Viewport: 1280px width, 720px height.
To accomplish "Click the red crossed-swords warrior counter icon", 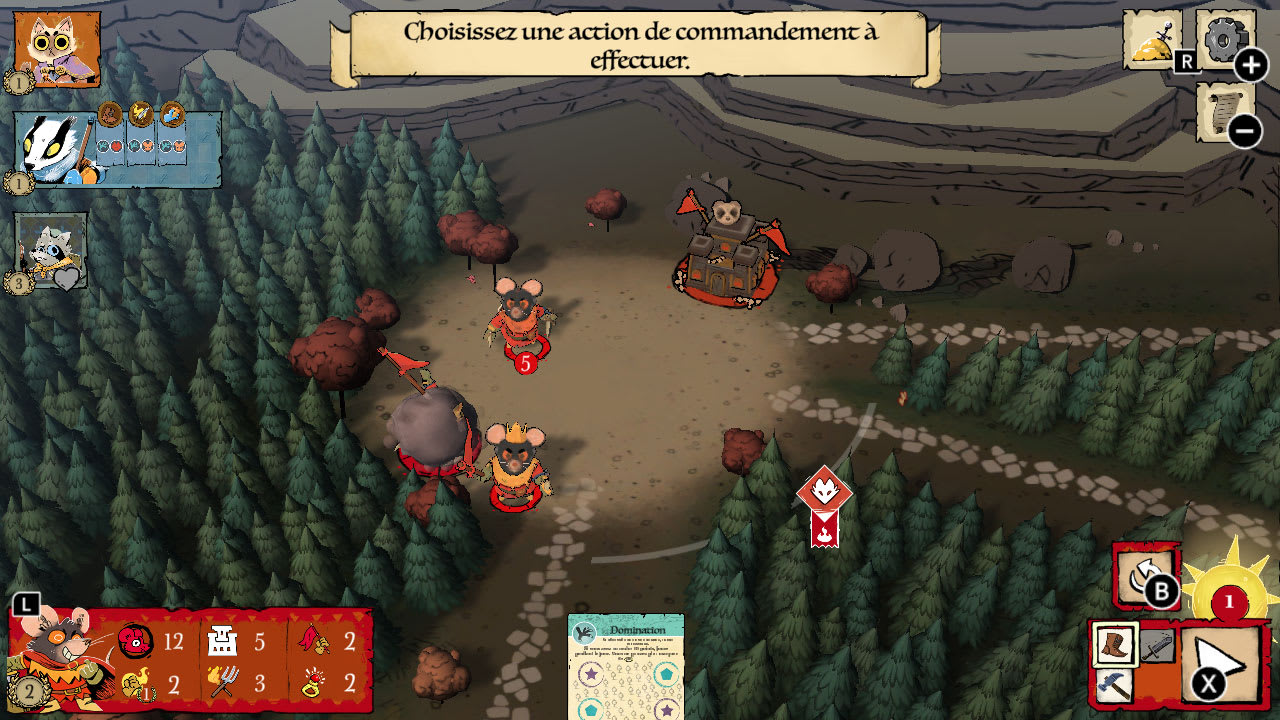I will click(137, 640).
